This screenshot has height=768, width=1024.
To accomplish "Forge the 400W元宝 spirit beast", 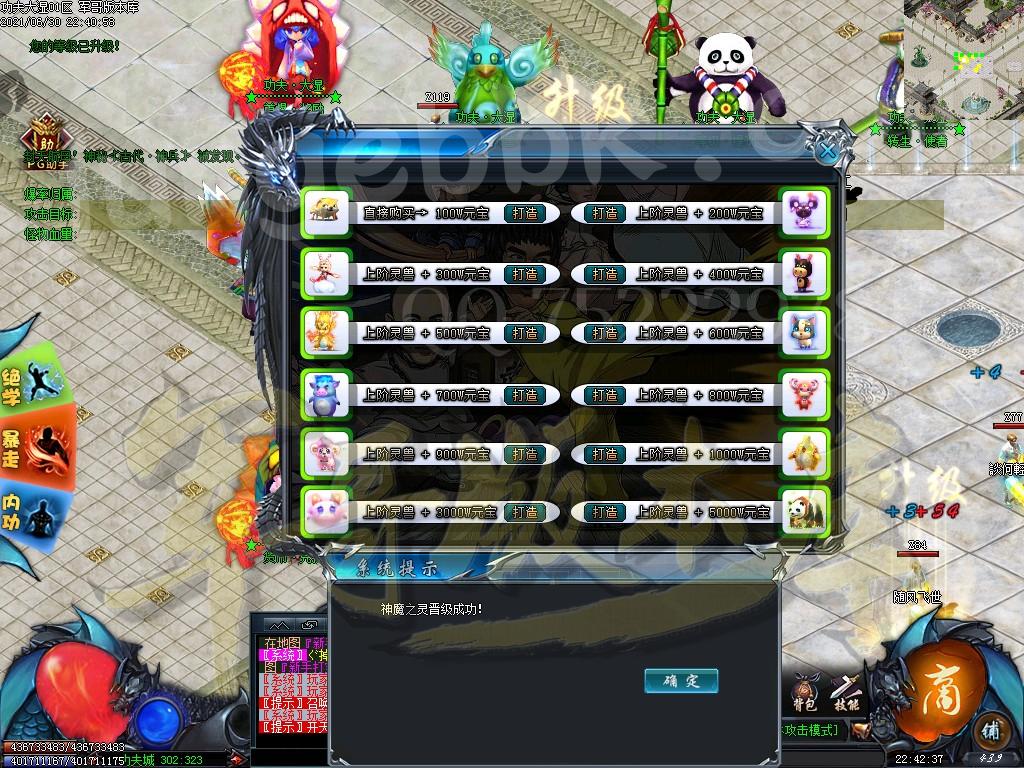I will pyautogui.click(x=604, y=274).
